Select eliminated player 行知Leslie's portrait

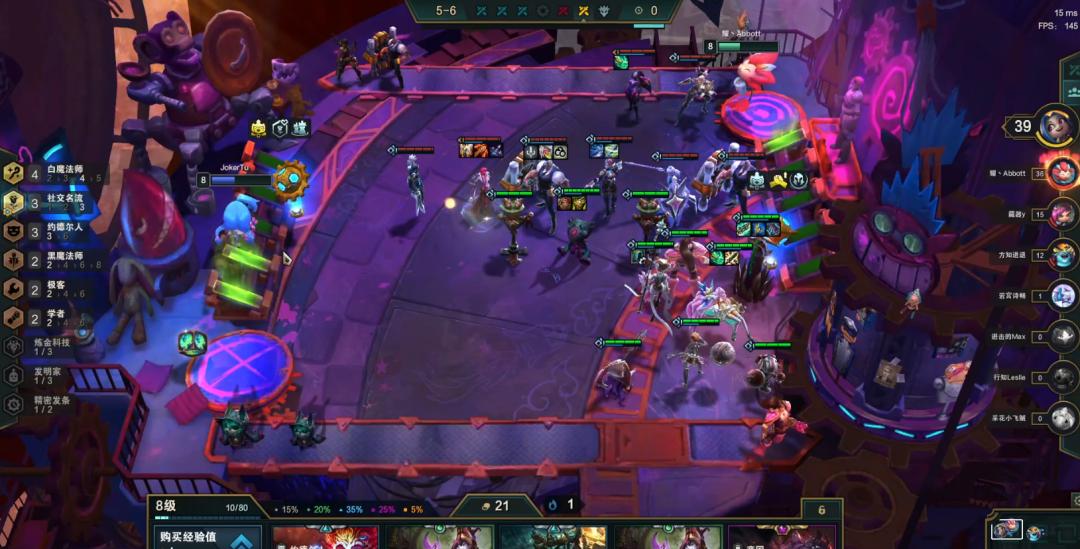tap(1062, 378)
